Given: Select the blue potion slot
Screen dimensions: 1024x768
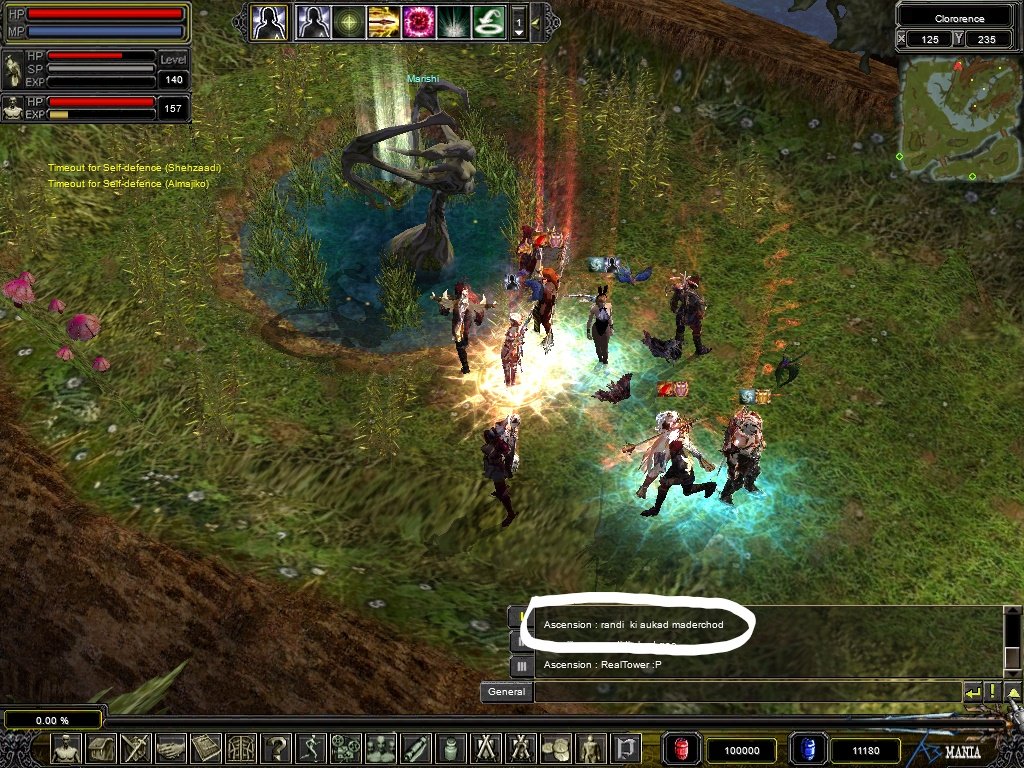Looking at the screenshot, I should 806,749.
